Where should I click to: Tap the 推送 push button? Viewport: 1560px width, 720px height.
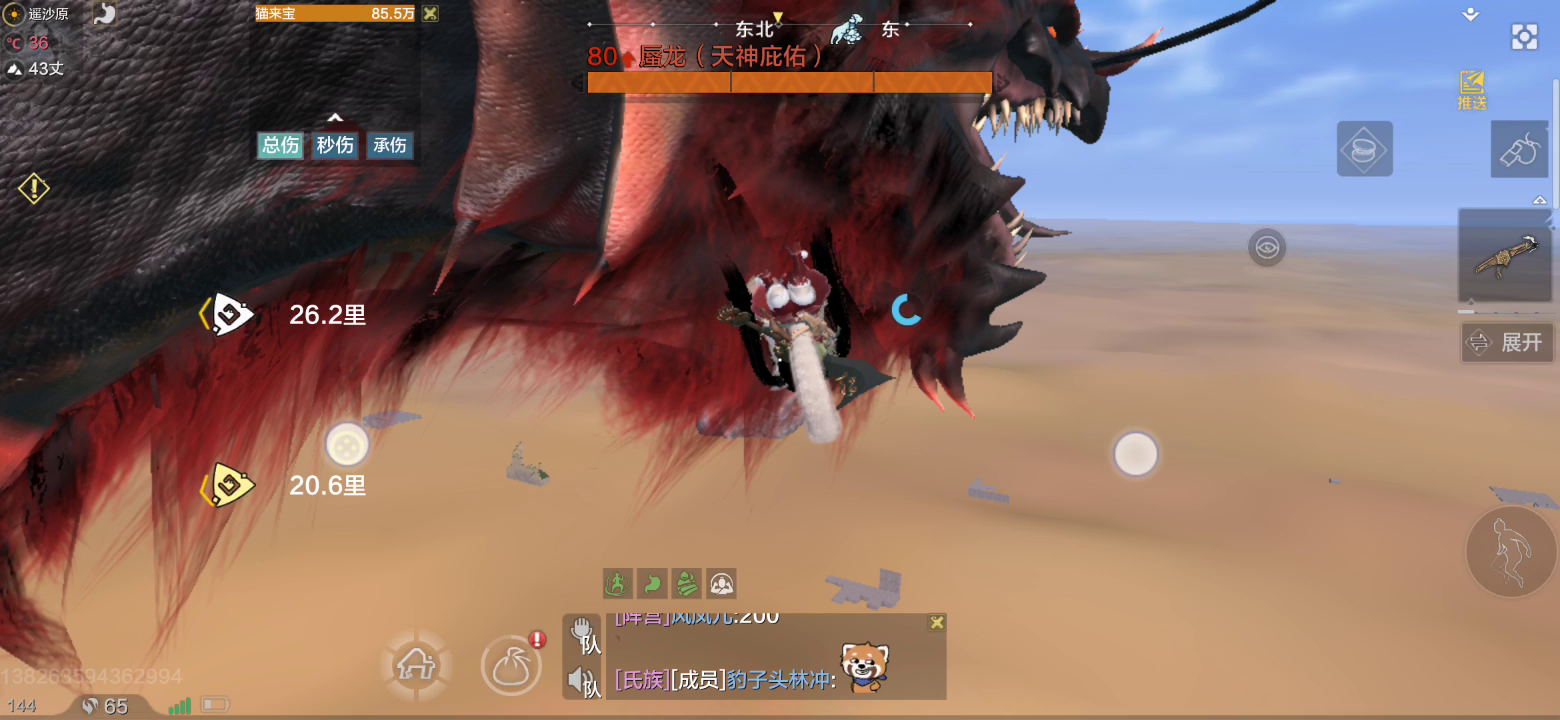(x=1471, y=90)
